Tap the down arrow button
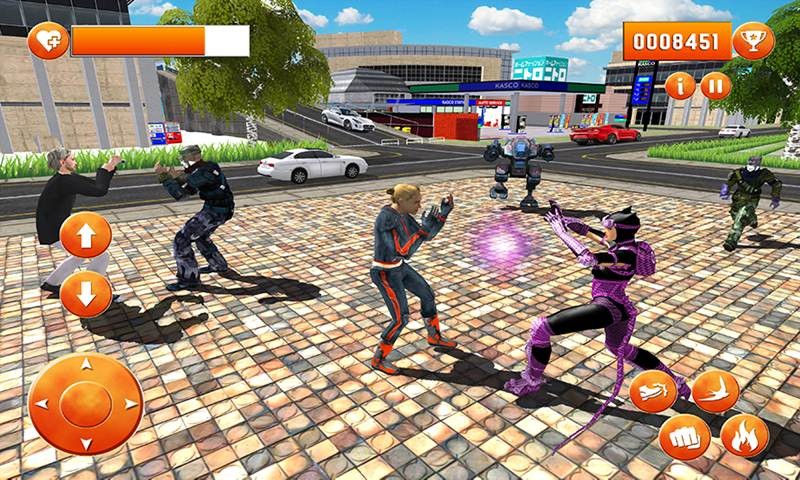The width and height of the screenshot is (800, 480). 85,295
